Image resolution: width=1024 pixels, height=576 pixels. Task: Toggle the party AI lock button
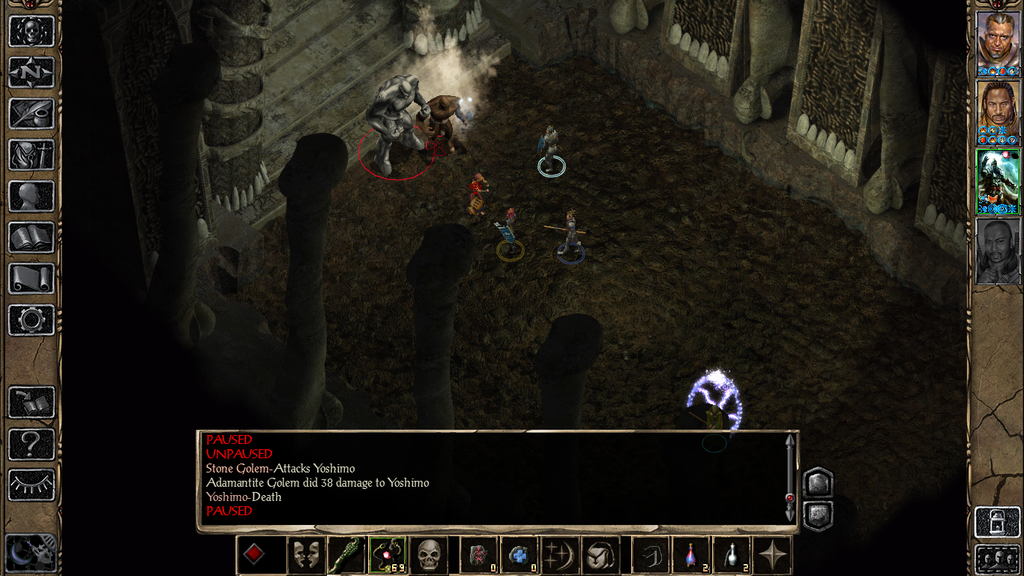pyautogui.click(x=997, y=522)
